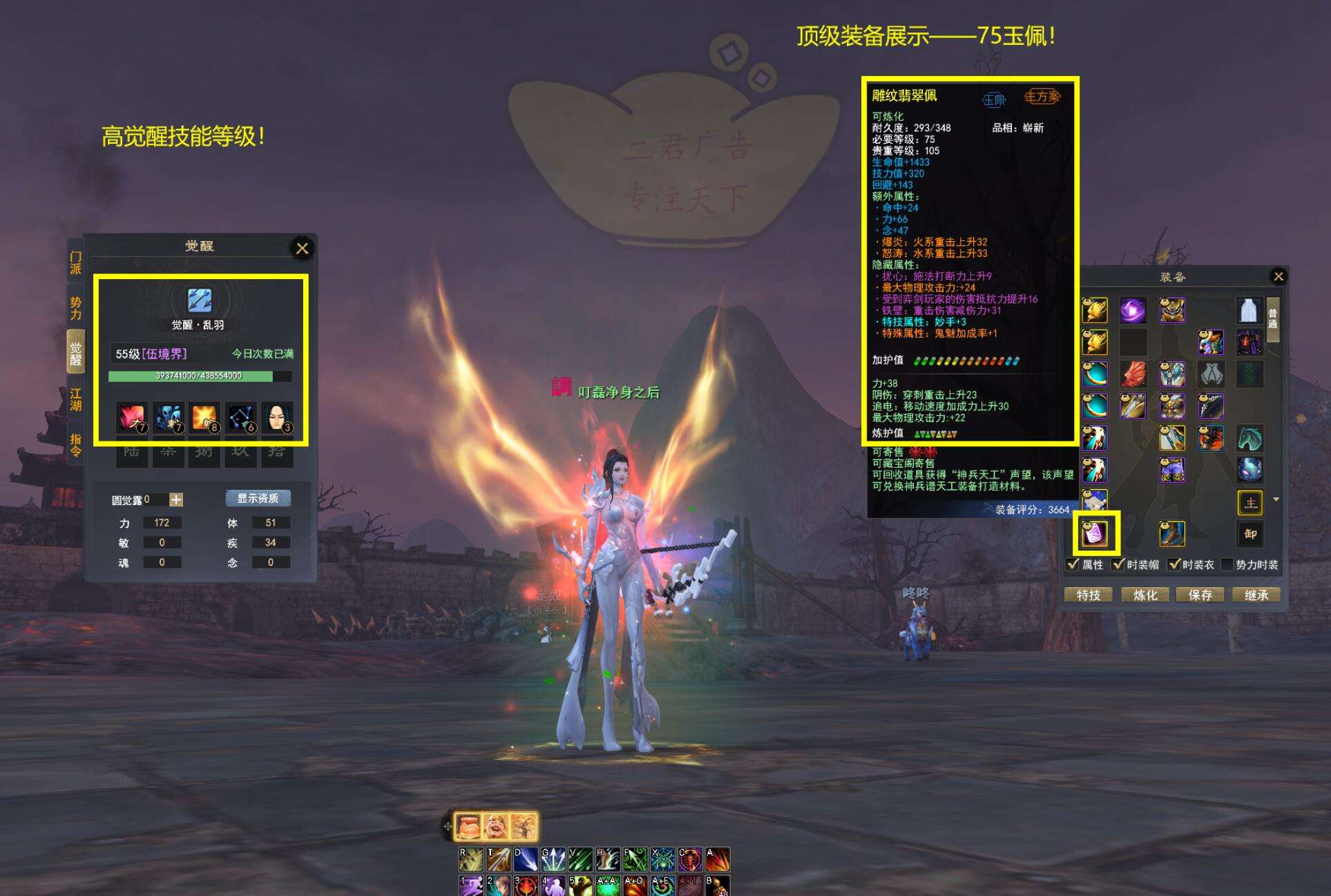Activate the spider skill on hotkey X
The width and height of the screenshot is (1331, 896).
coord(662,859)
